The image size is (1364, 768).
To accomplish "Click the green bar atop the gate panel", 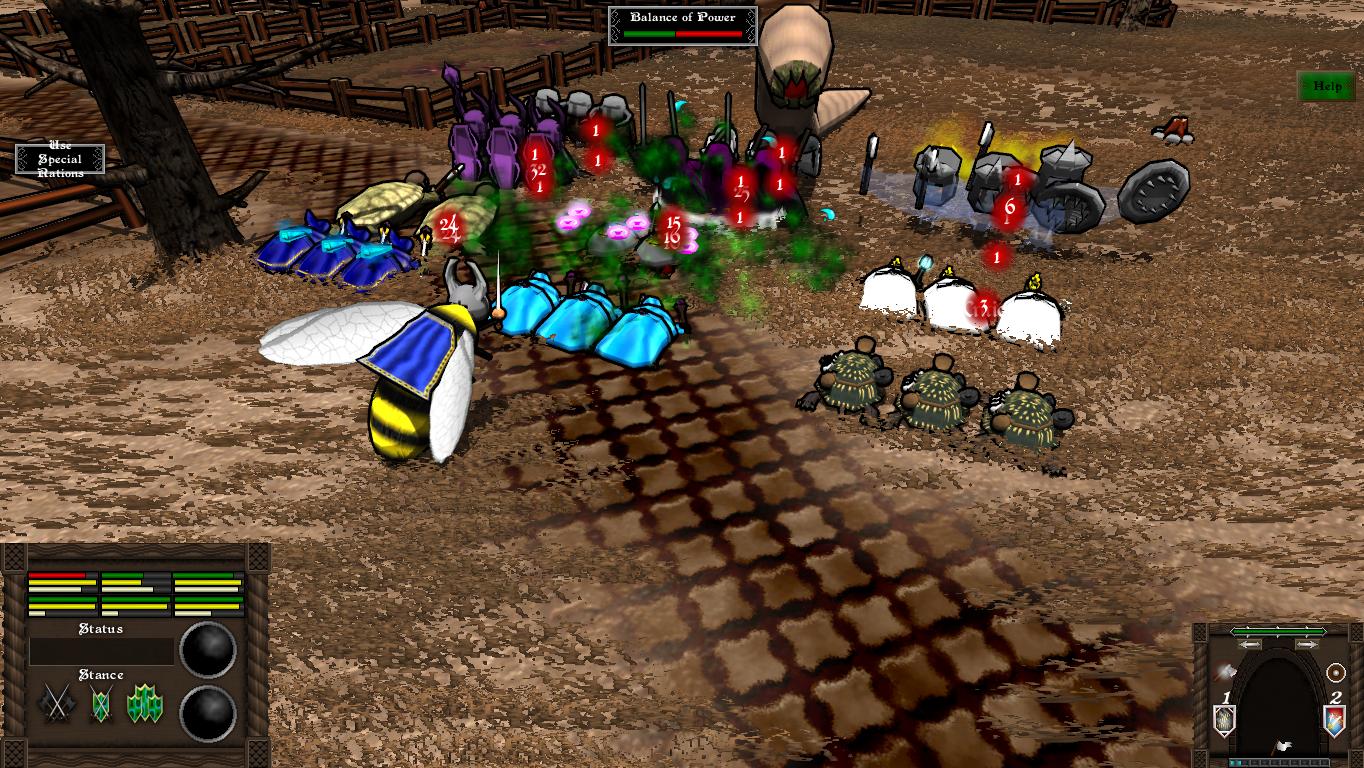I will [x=1278, y=632].
